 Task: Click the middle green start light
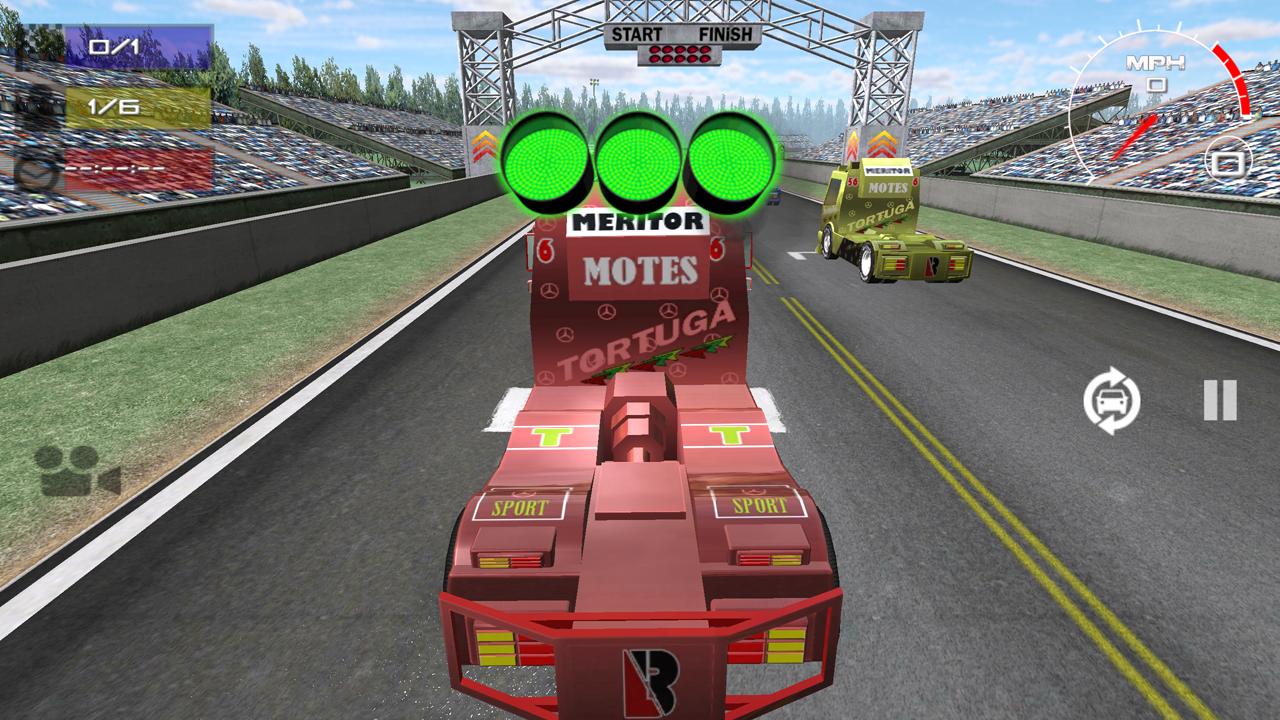click(637, 165)
